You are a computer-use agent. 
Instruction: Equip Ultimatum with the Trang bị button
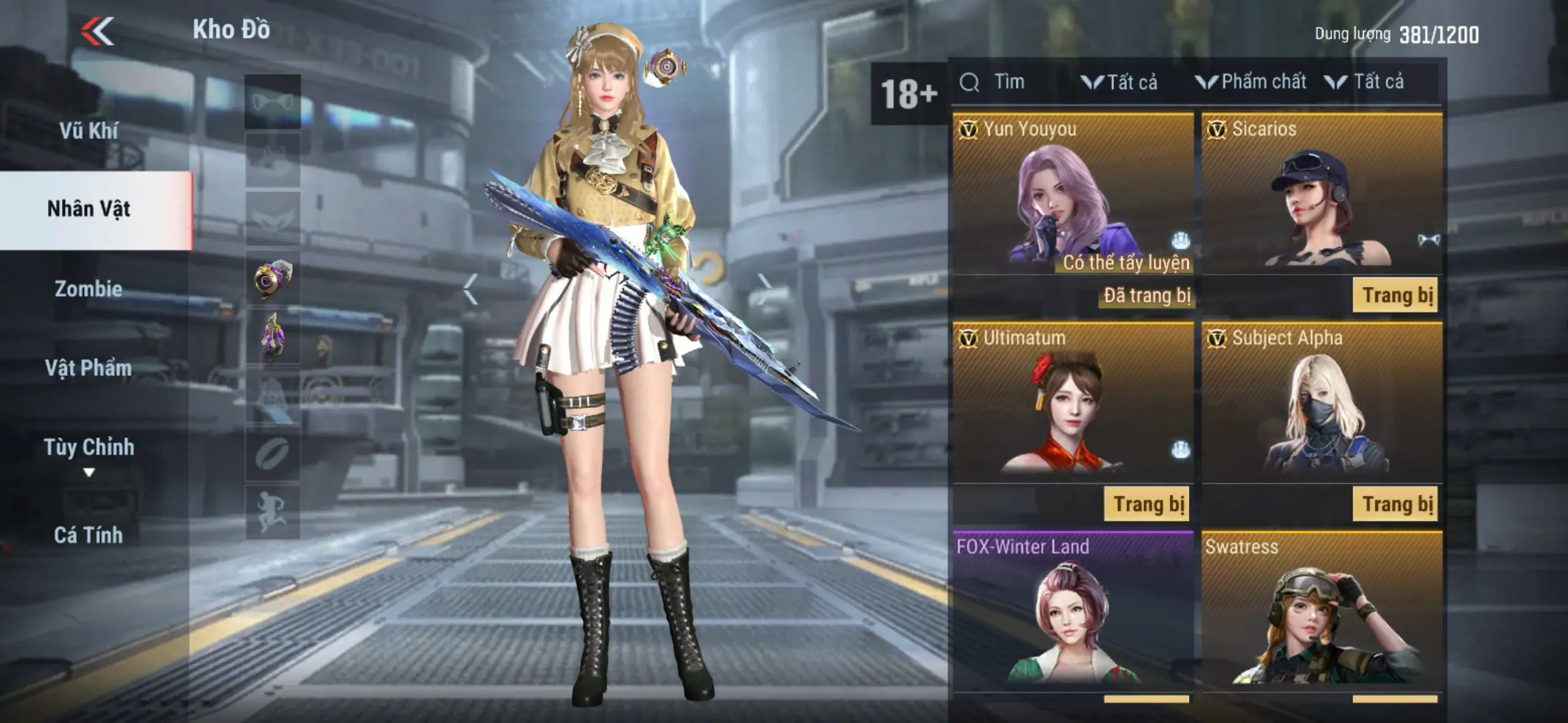1147,504
